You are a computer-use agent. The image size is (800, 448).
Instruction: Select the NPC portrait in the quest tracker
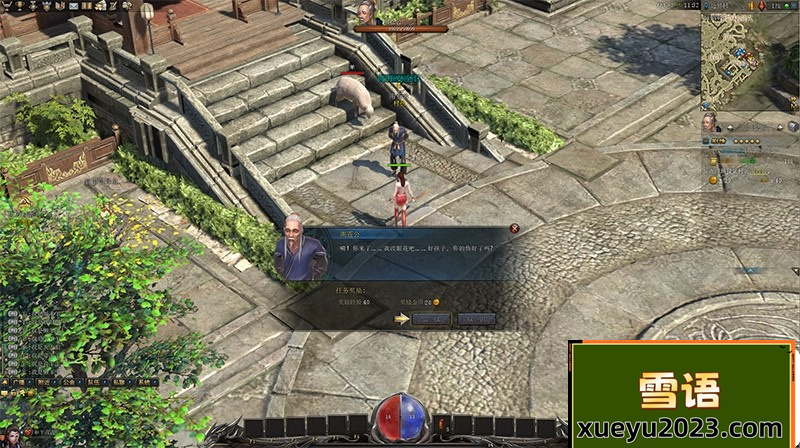click(x=710, y=122)
